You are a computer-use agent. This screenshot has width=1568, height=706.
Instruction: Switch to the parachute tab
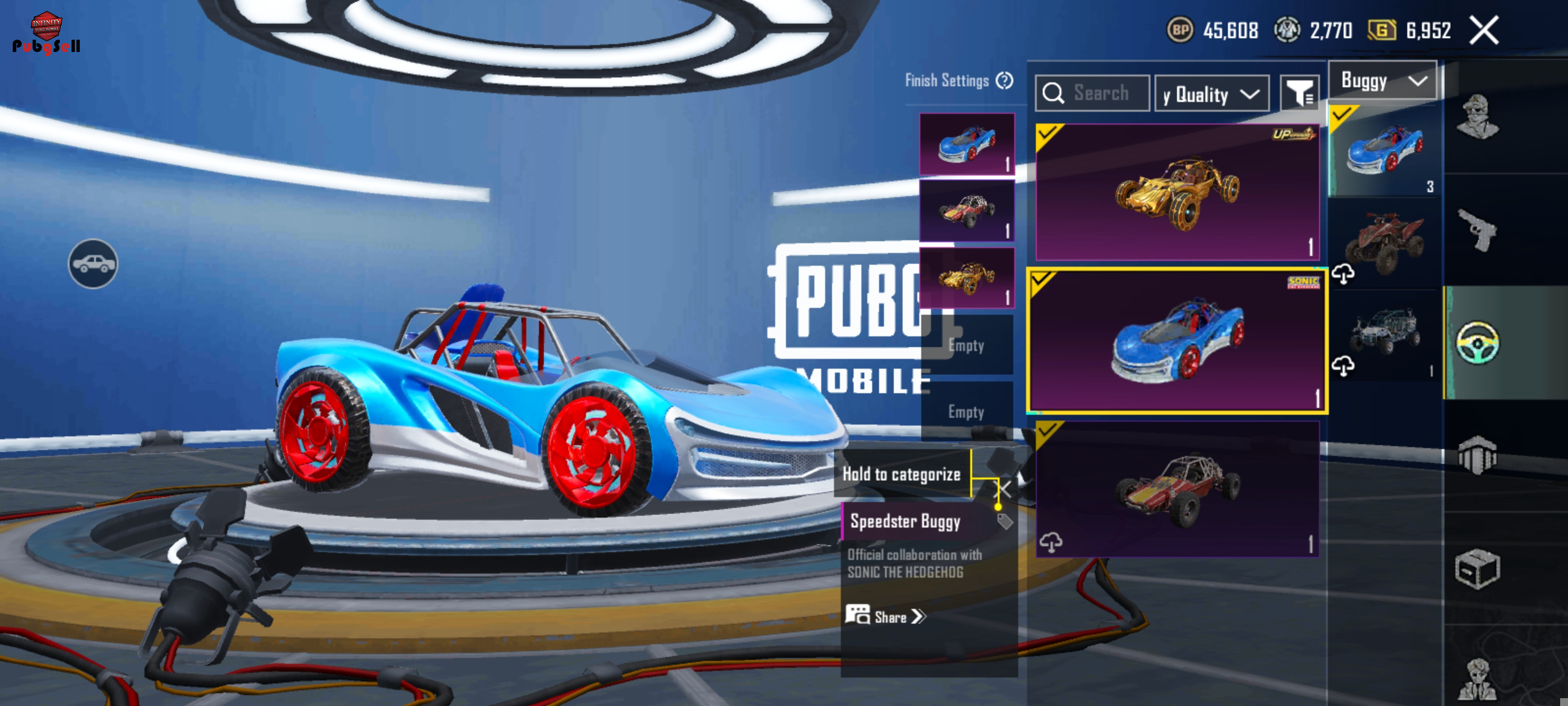click(x=1477, y=455)
